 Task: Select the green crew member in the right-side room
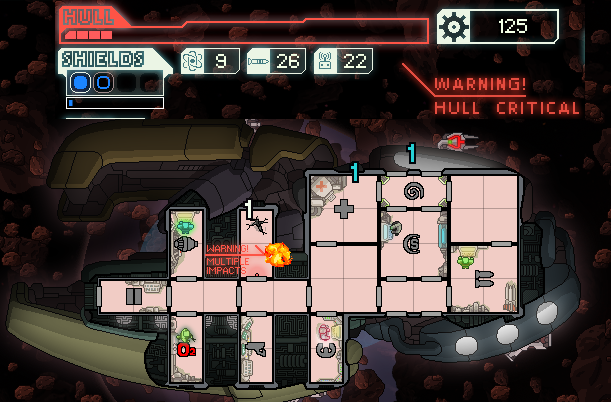click(465, 260)
